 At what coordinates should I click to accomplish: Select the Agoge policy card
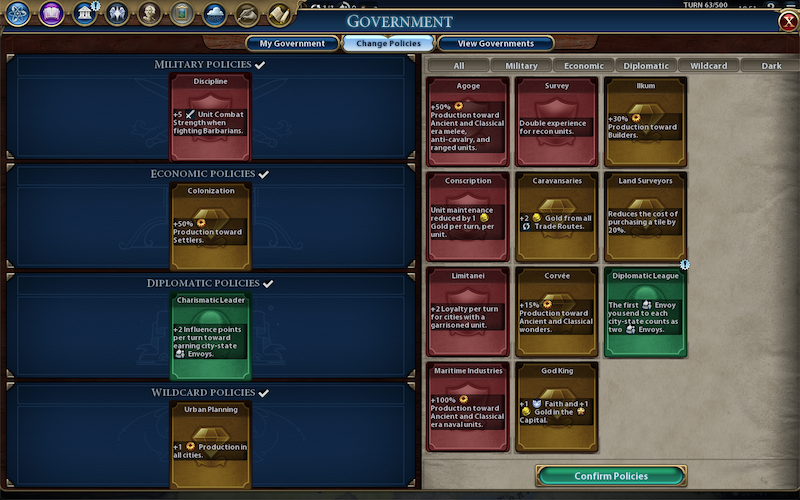(468, 122)
